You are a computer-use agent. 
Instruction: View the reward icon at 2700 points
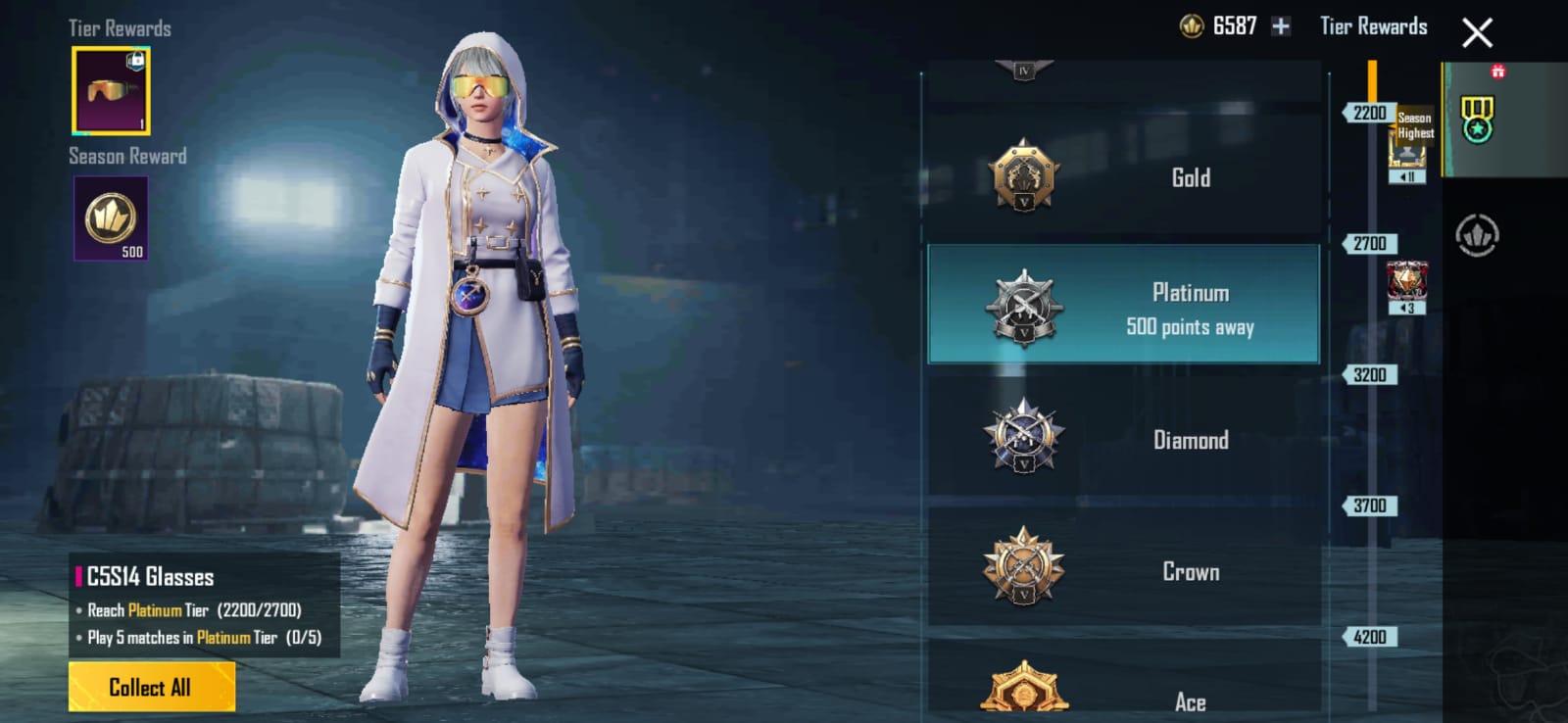pos(1406,284)
